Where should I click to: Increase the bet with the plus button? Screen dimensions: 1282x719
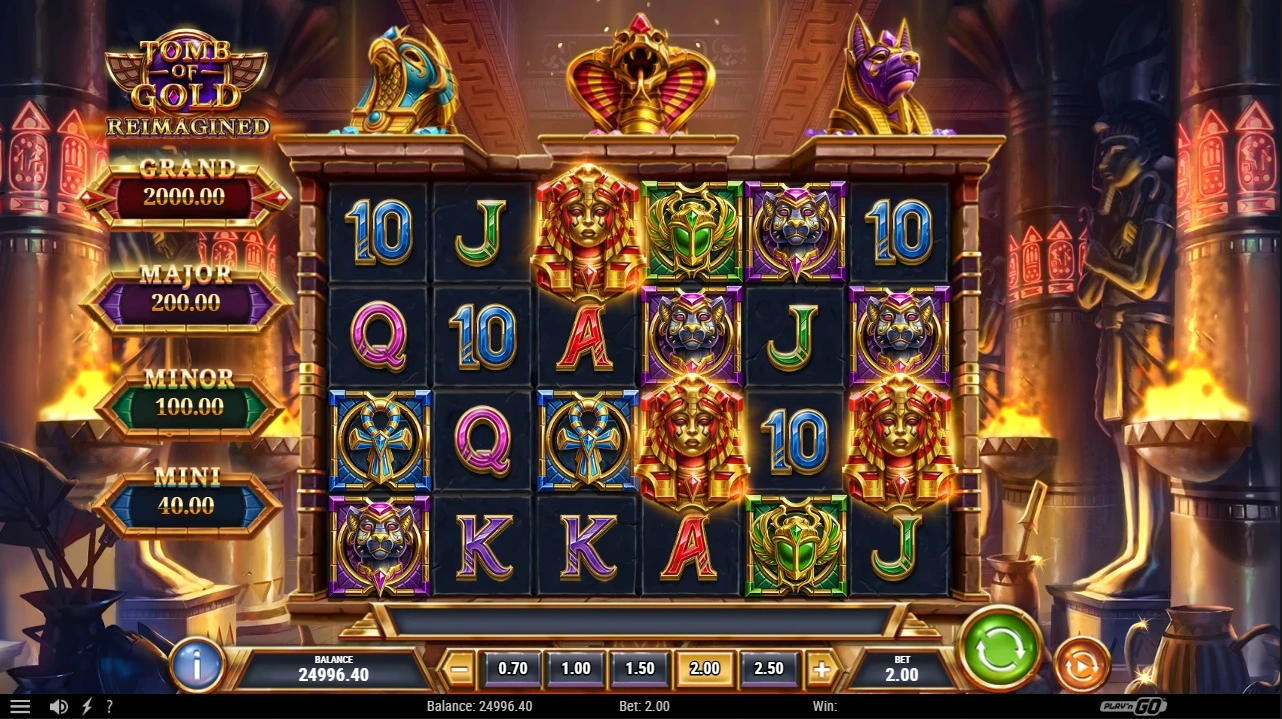[821, 669]
